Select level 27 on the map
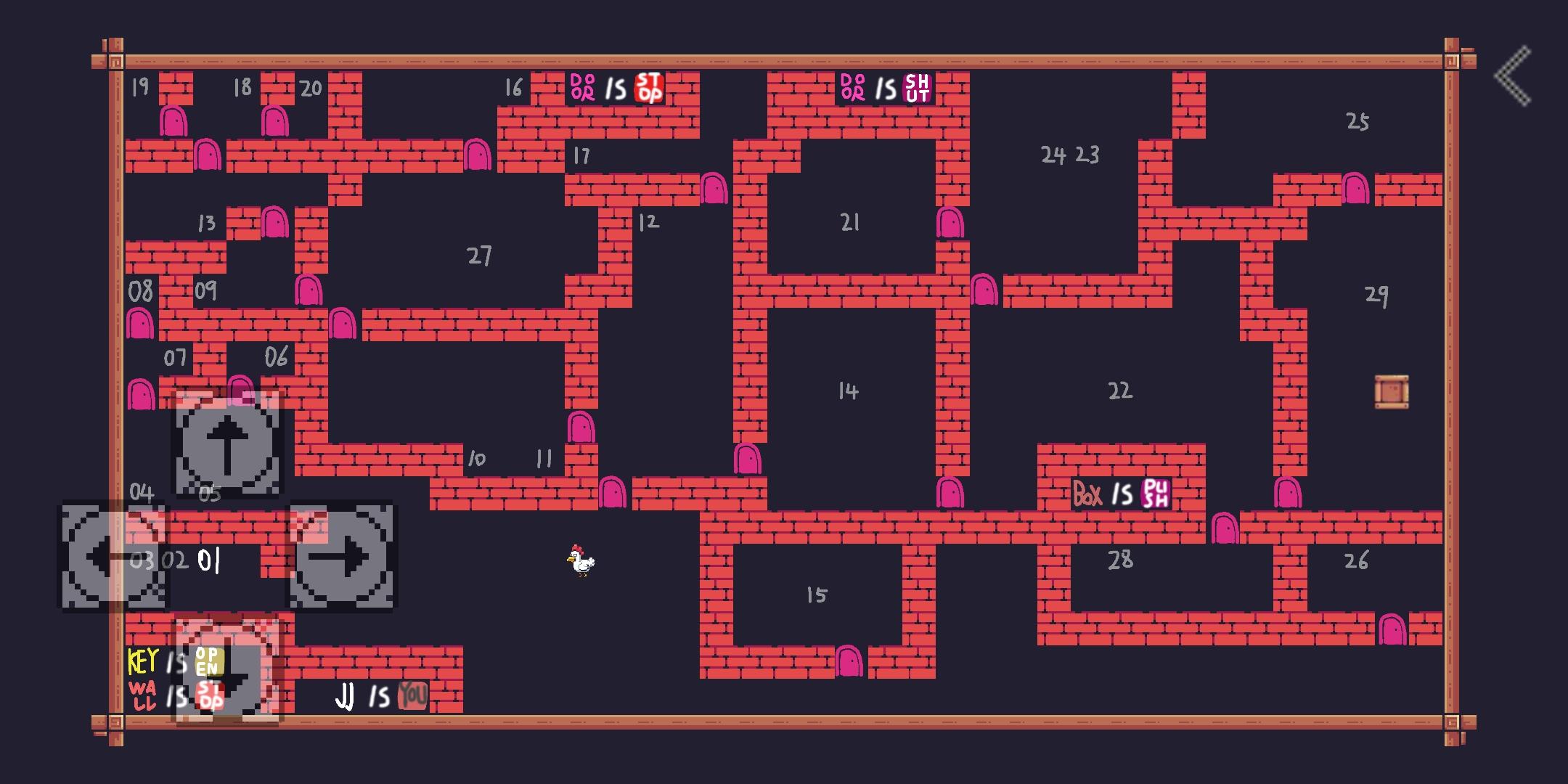The image size is (1568, 784). pyautogui.click(x=479, y=254)
